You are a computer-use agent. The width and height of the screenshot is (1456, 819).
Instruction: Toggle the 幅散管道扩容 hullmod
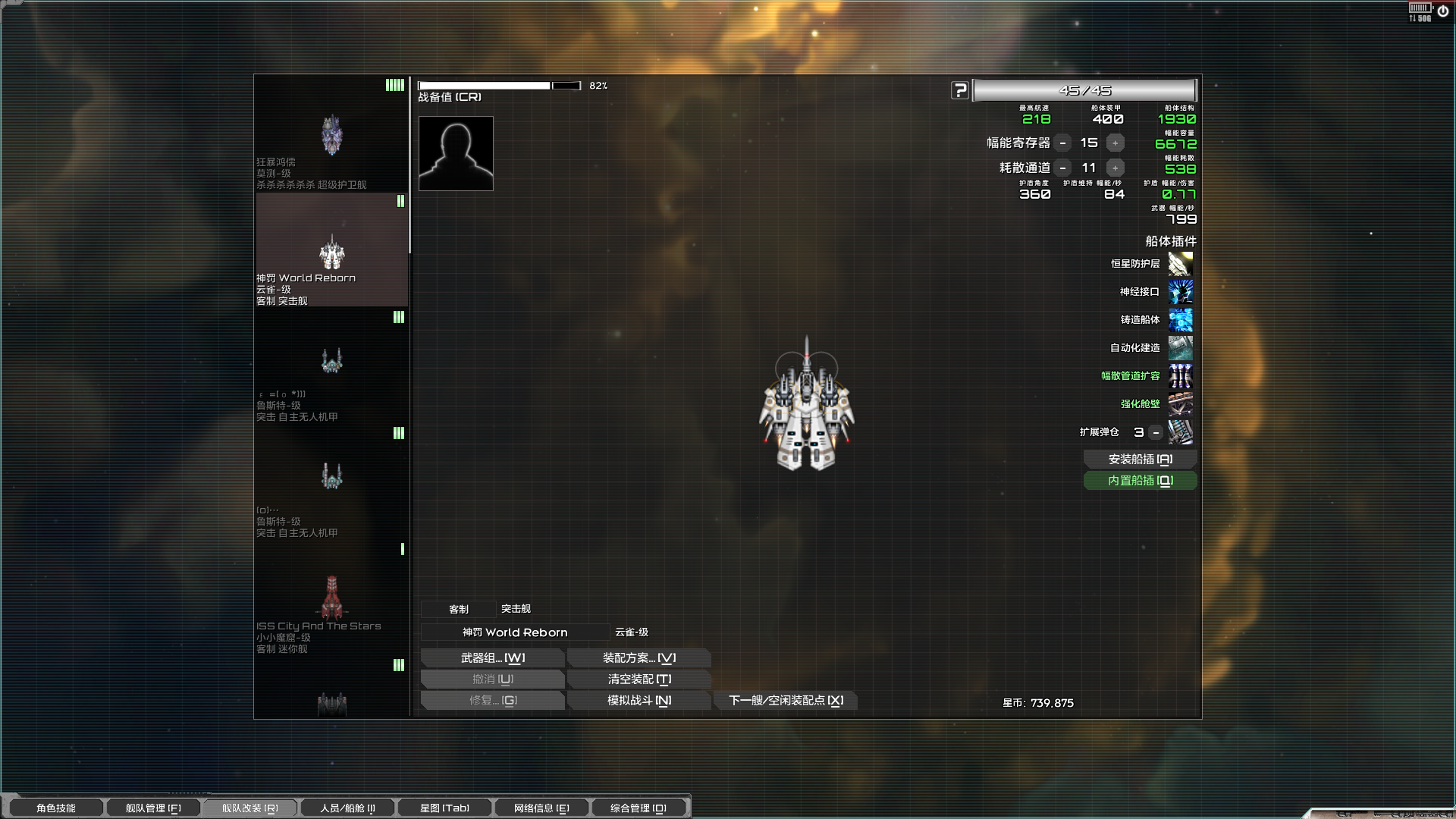pyautogui.click(x=1181, y=376)
